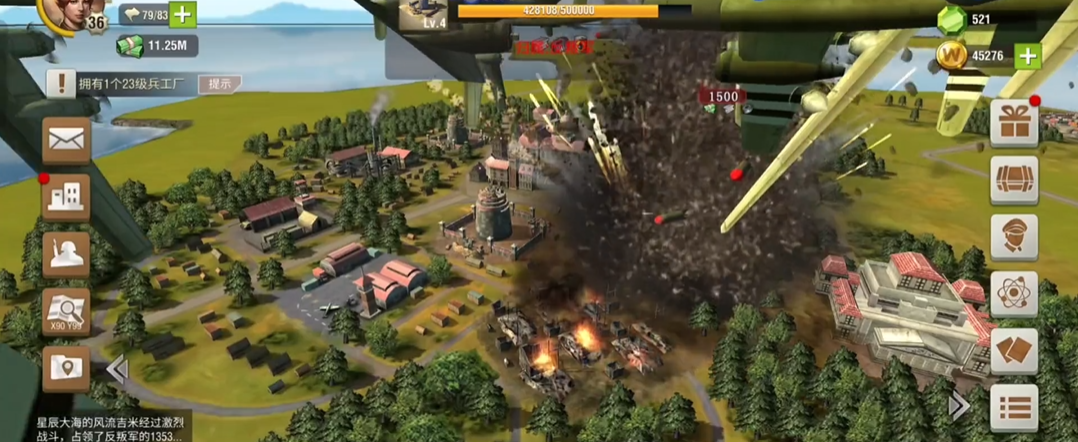Open the list menu icon

point(1013,408)
